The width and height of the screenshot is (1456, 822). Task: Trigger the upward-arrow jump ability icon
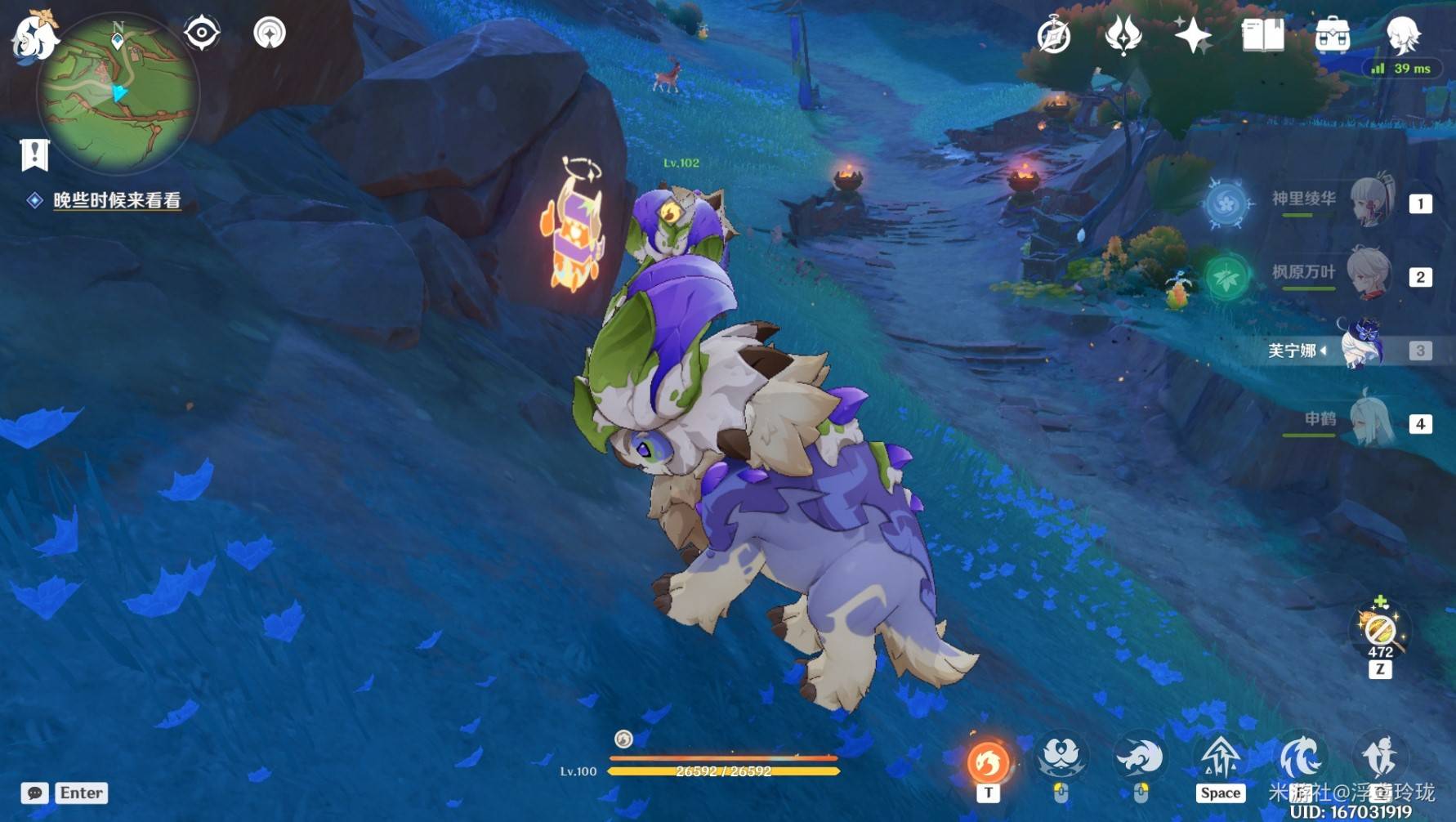point(1220,757)
